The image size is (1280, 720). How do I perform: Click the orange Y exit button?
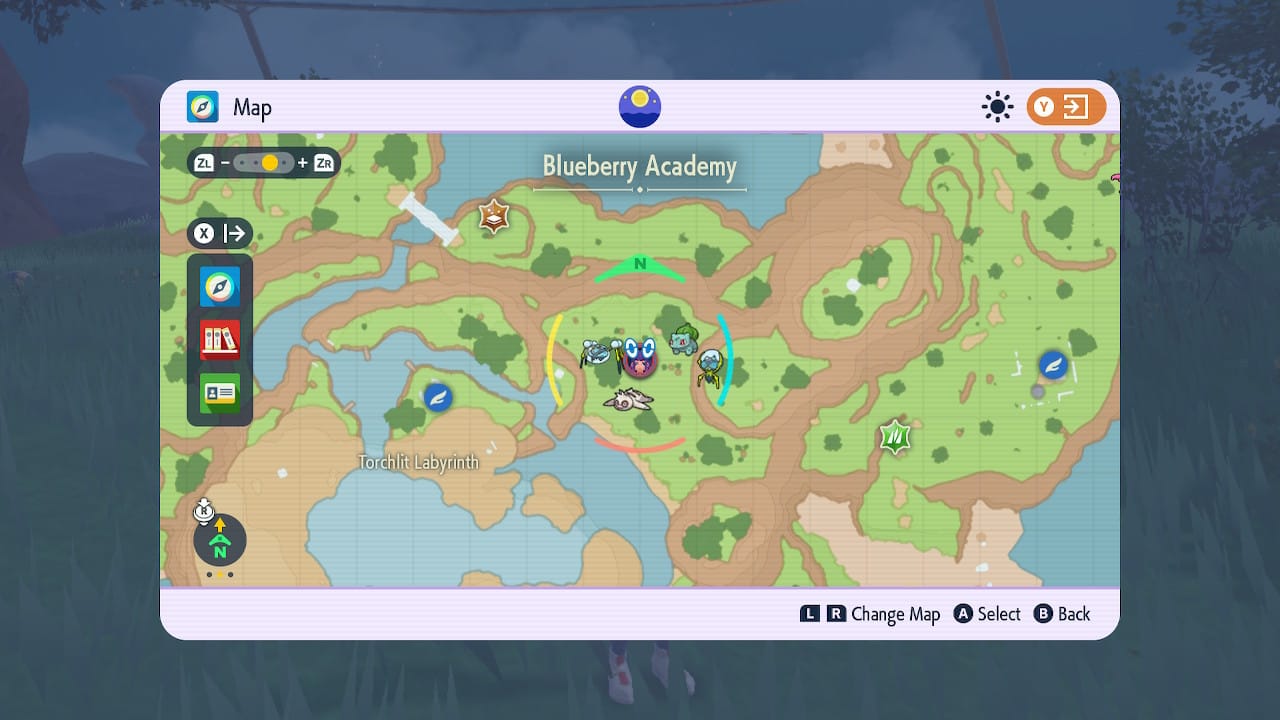pyautogui.click(x=1066, y=106)
